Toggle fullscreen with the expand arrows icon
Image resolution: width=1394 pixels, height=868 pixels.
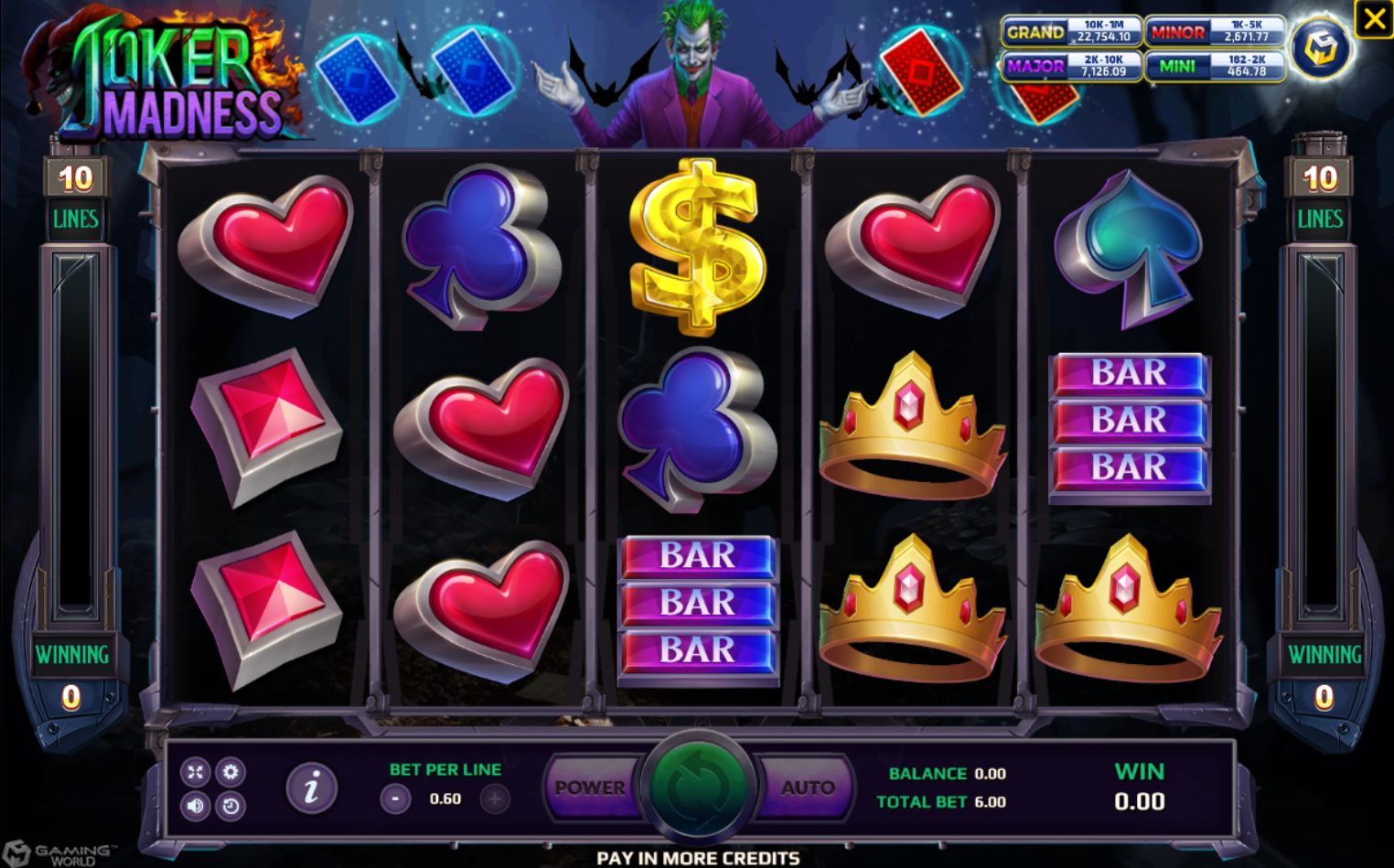click(x=194, y=772)
